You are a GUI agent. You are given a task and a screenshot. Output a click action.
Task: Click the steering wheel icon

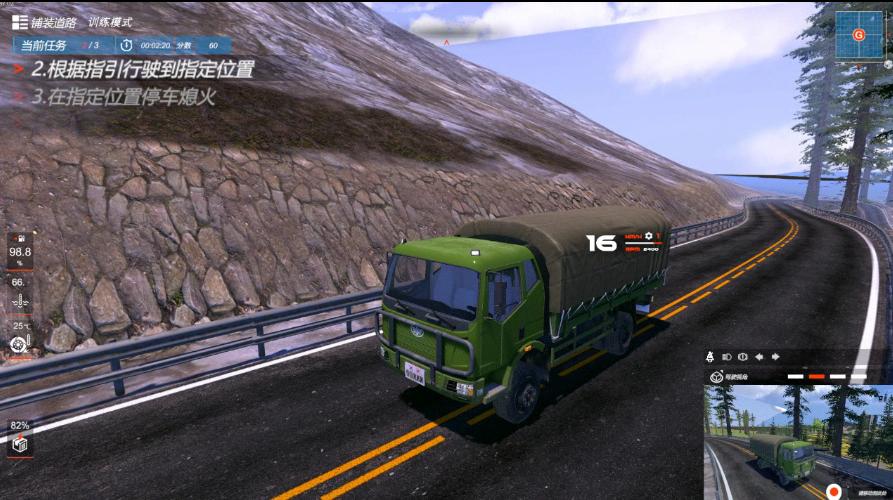(716, 376)
